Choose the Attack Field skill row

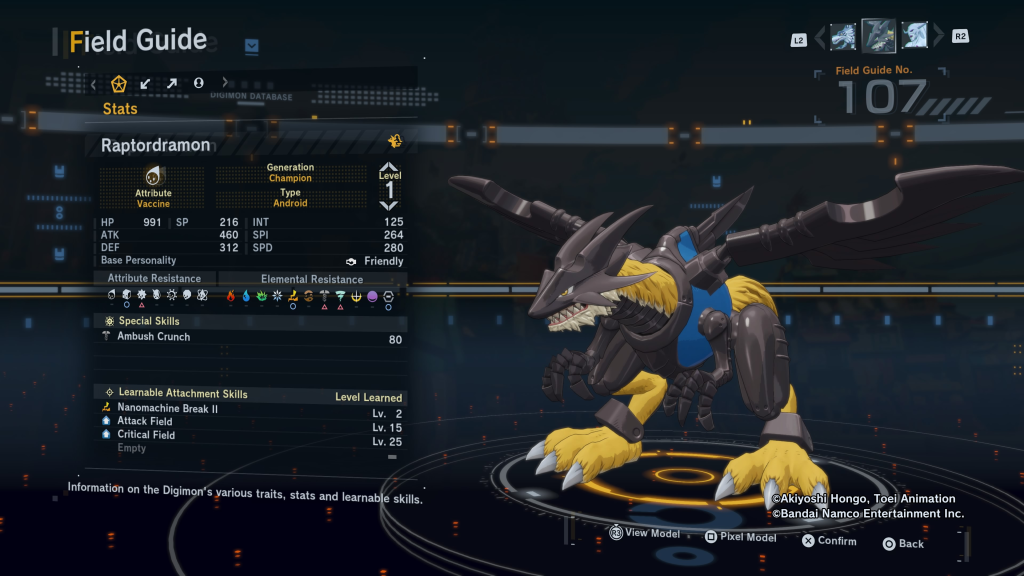(250, 422)
